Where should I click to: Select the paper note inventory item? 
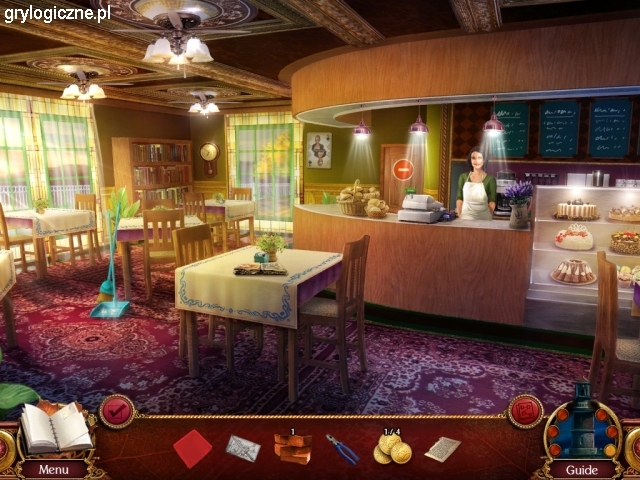tap(442, 449)
